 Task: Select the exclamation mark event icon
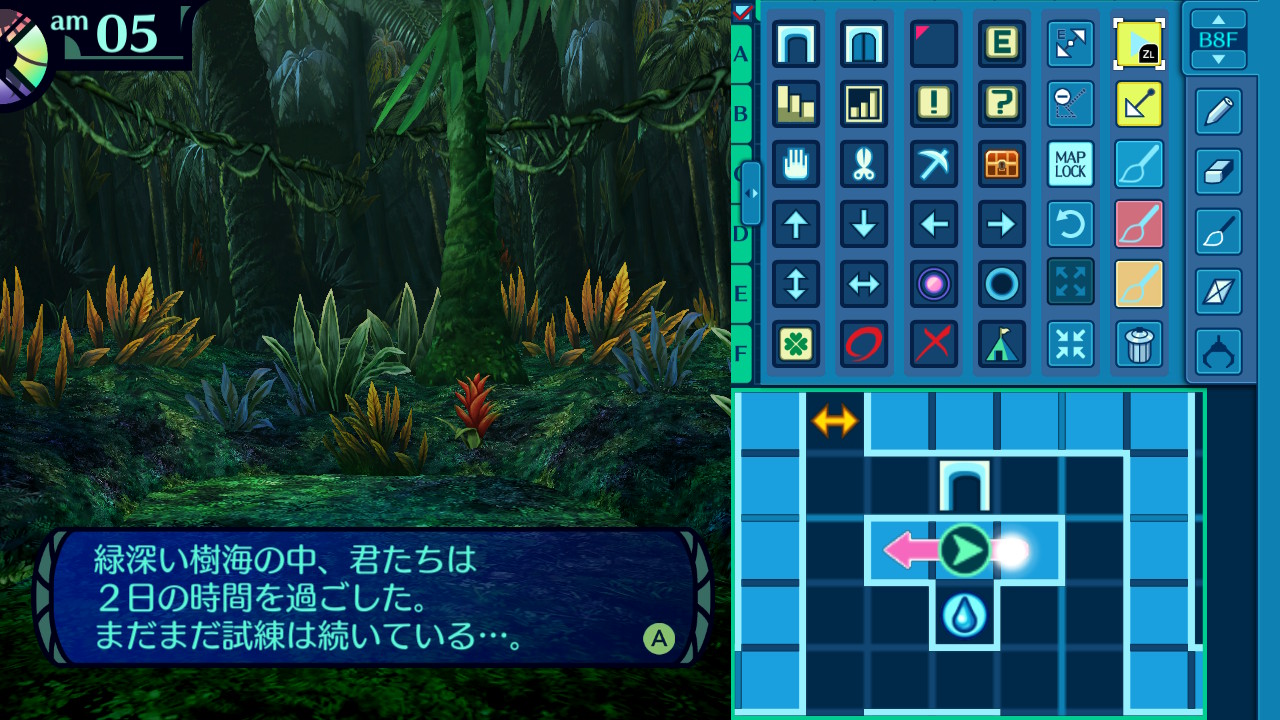click(934, 104)
